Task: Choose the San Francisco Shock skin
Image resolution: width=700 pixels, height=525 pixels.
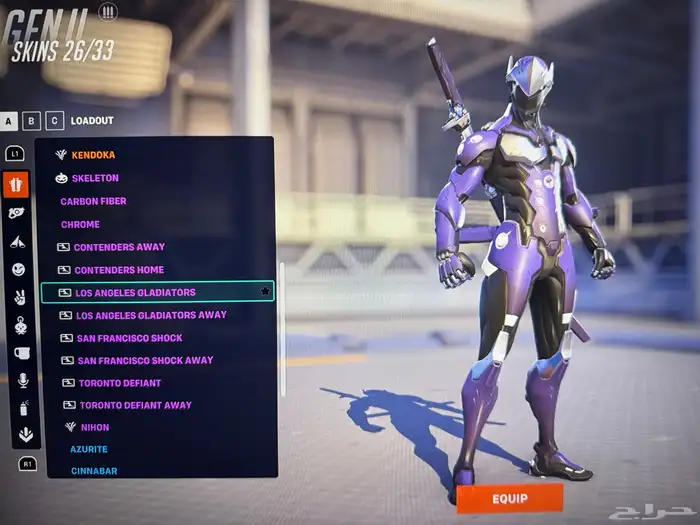Action: [x=129, y=338]
